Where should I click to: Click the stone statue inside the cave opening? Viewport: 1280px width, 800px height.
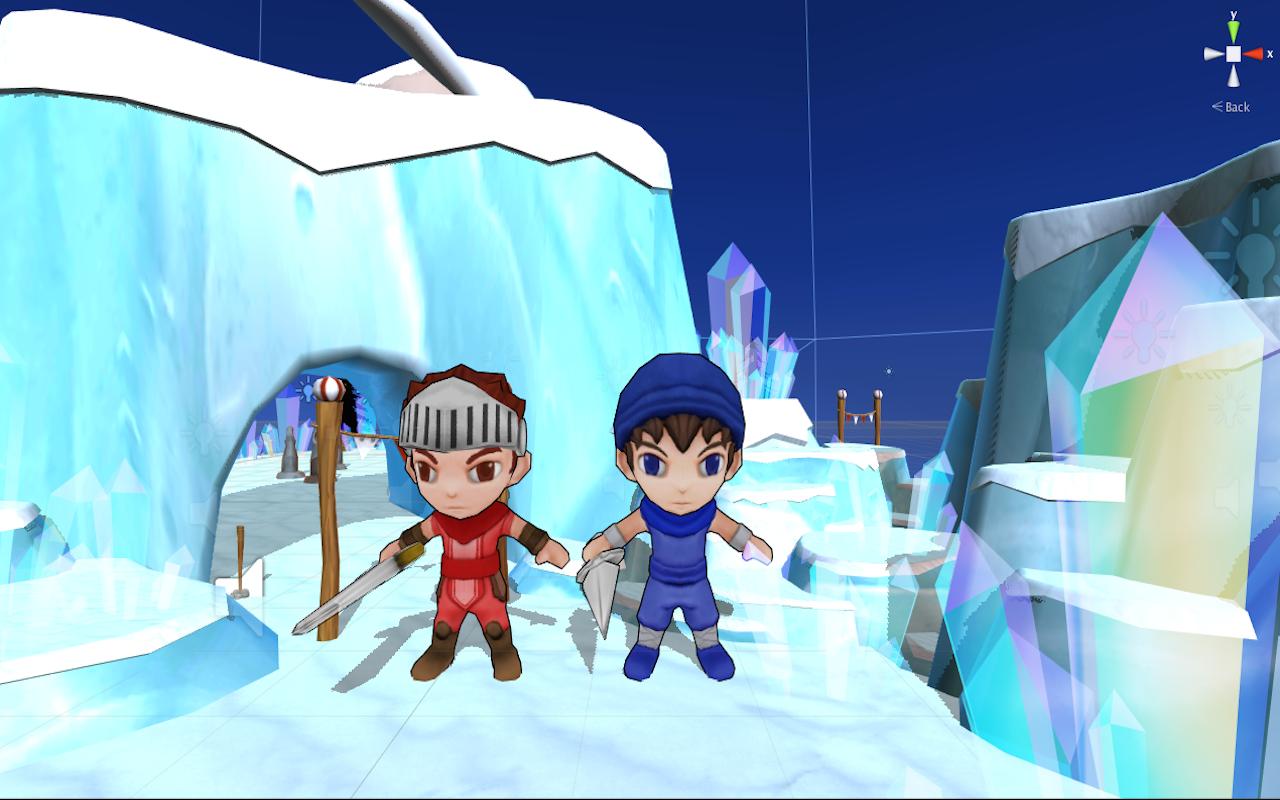[290, 451]
